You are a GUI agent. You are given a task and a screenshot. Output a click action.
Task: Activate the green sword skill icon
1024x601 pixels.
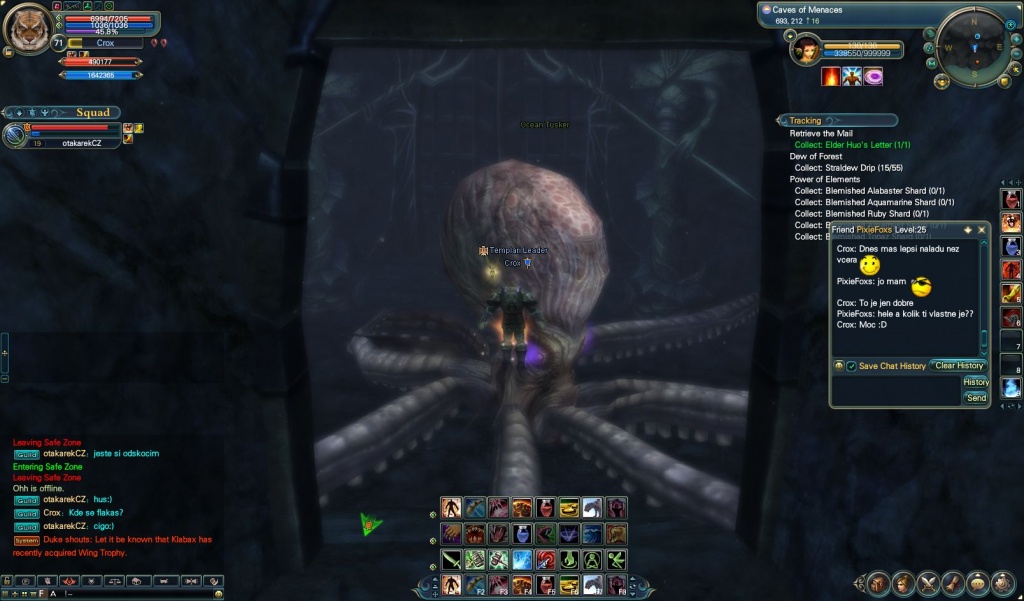pyautogui.click(x=451, y=560)
